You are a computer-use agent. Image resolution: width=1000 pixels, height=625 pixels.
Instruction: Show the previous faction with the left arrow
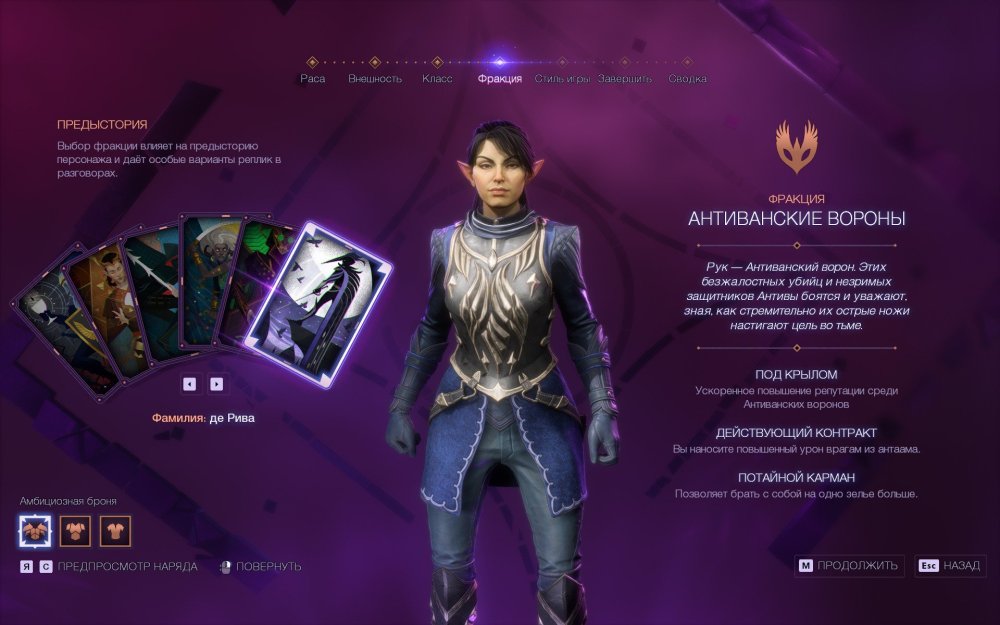coord(190,383)
